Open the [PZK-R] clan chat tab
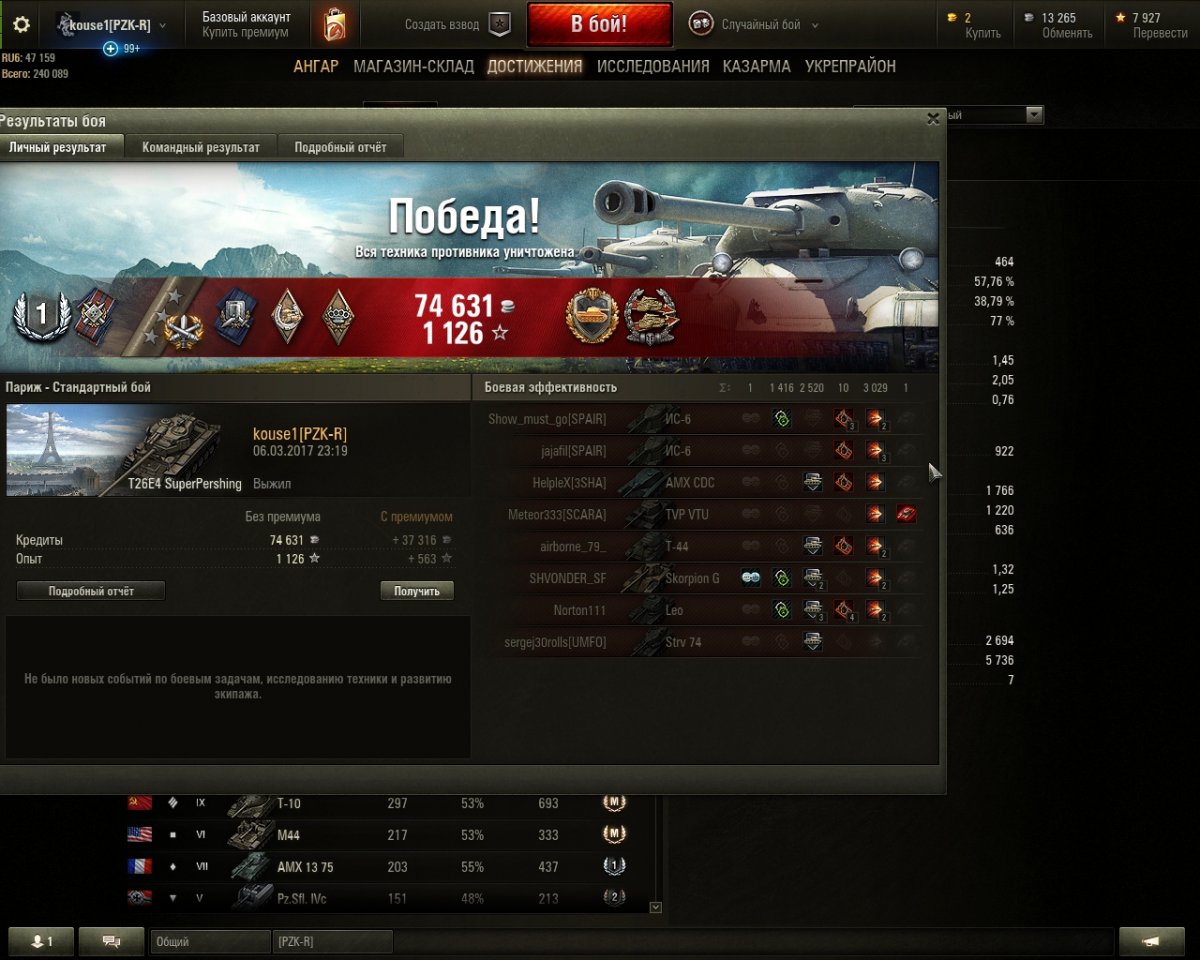This screenshot has width=1200, height=960. tap(332, 942)
